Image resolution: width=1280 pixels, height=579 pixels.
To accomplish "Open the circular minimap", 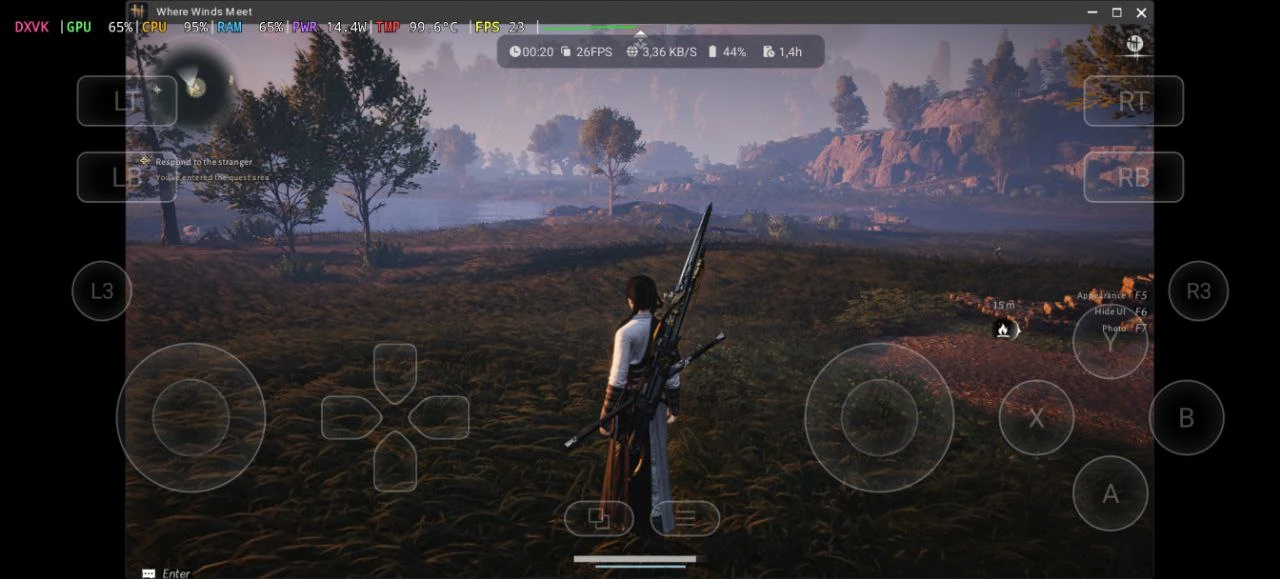I will pyautogui.click(x=197, y=87).
